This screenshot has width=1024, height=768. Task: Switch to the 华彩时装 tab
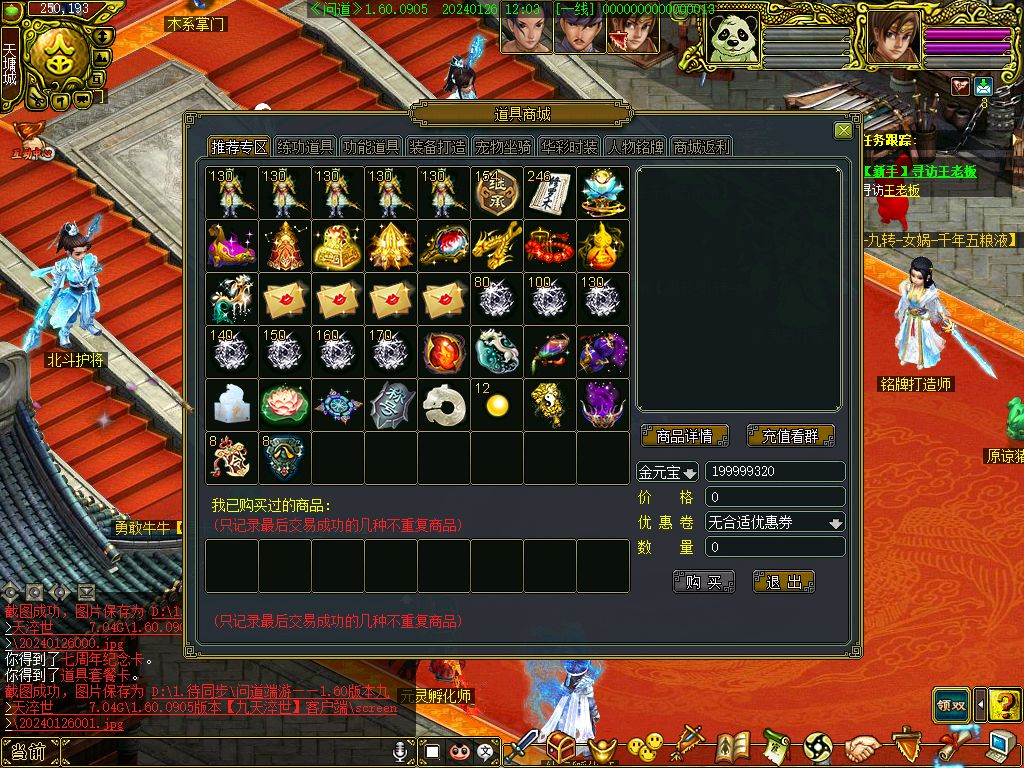coord(569,147)
